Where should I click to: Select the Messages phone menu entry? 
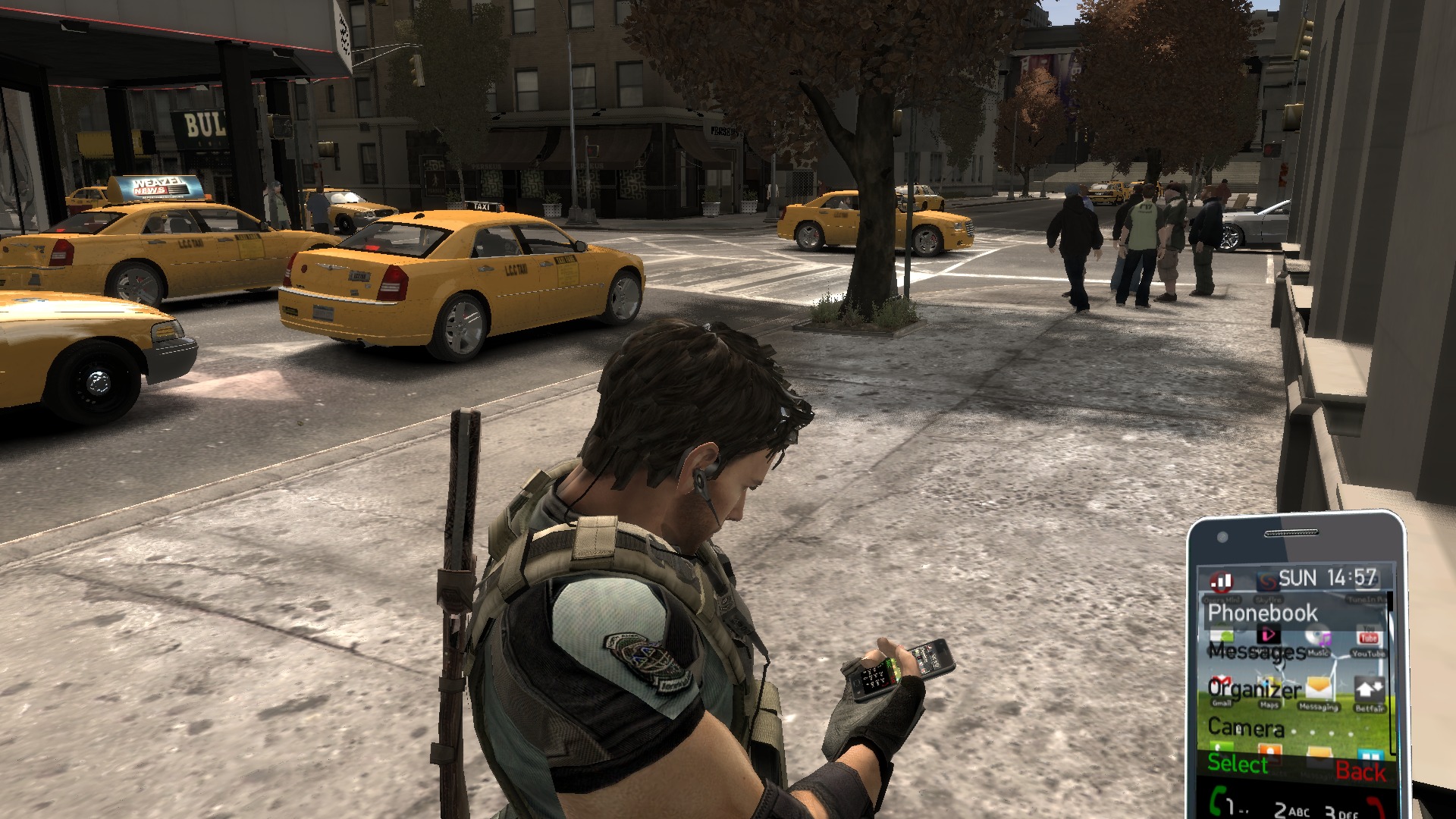coord(1257,651)
